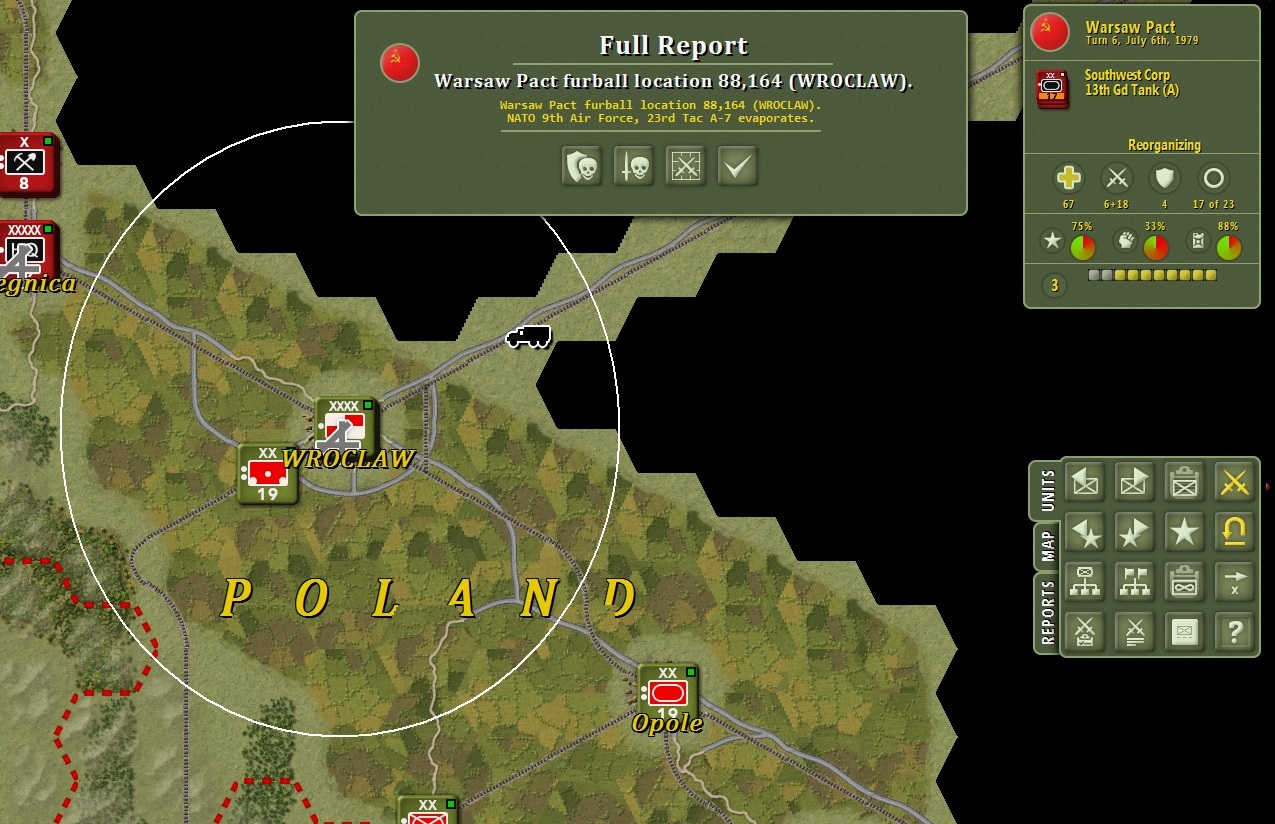
Task: Select the previous unit envelope-left button
Action: (x=1085, y=482)
